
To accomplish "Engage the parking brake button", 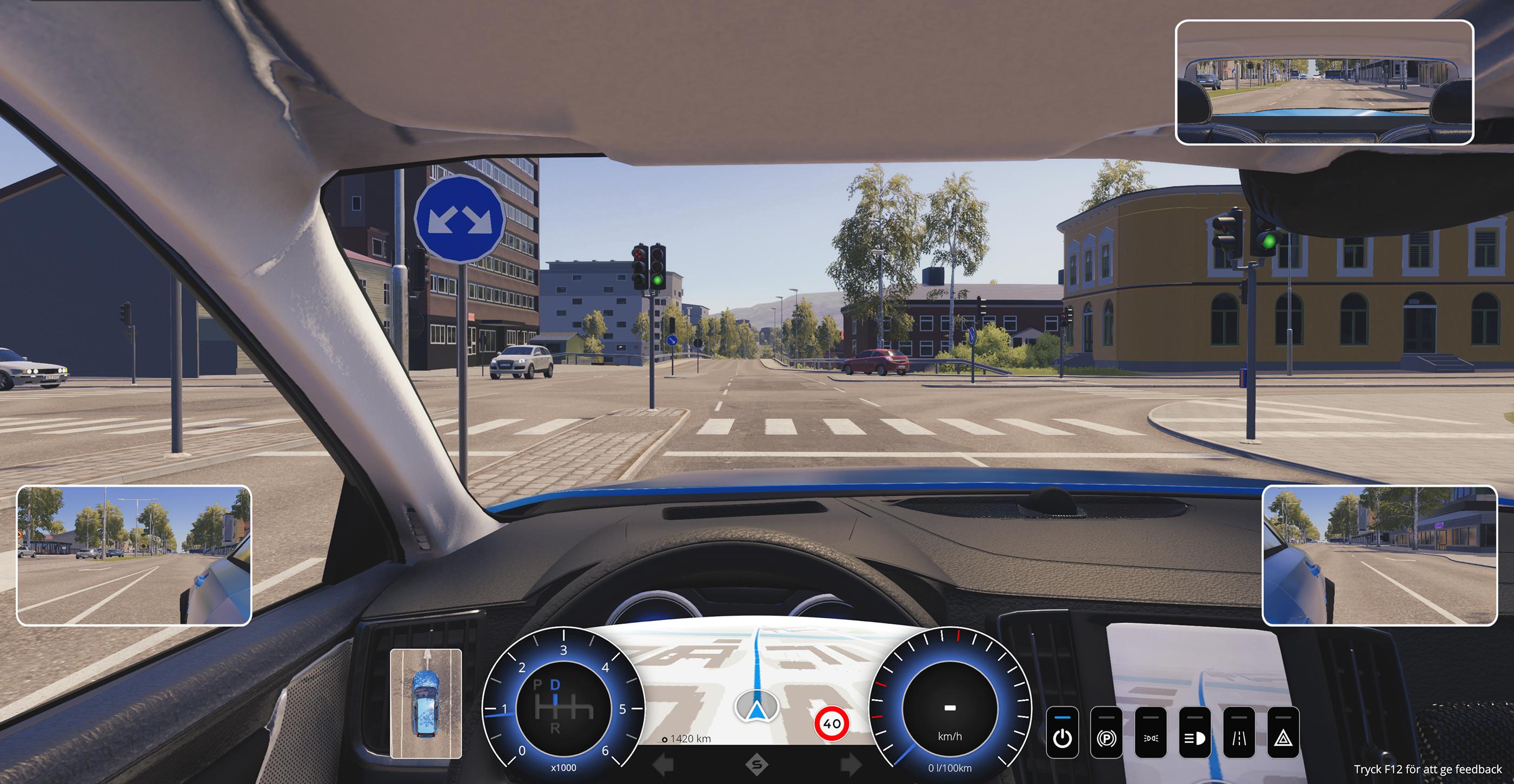I will coord(1106,734).
